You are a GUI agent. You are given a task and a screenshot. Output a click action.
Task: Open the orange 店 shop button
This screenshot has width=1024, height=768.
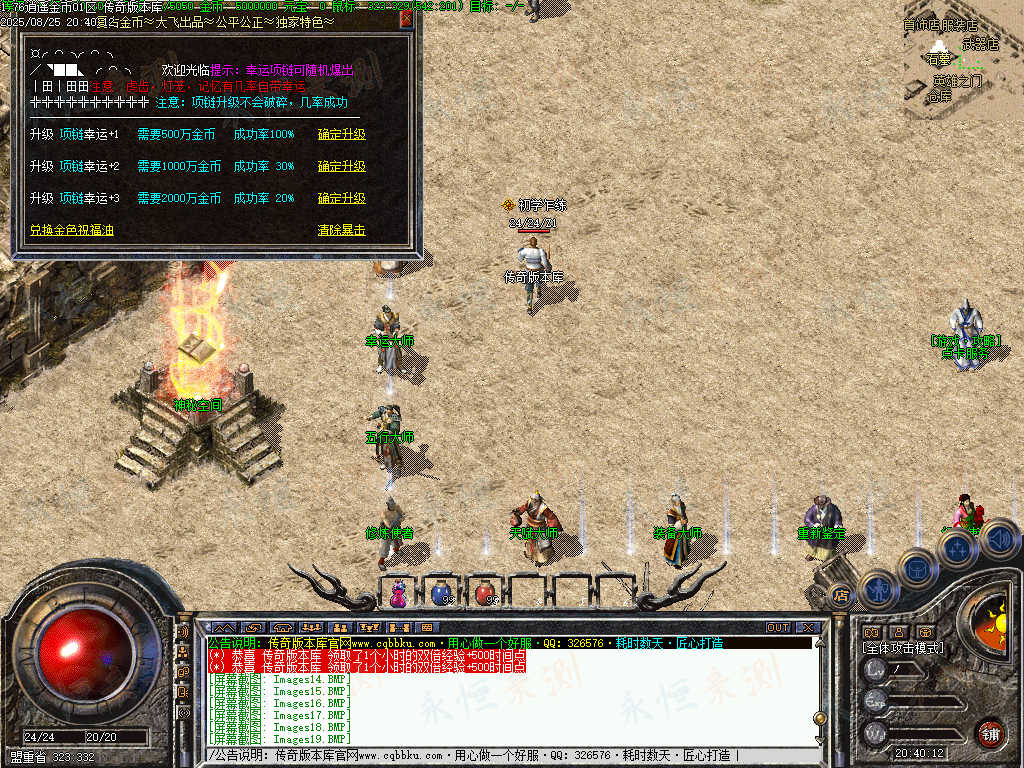pyautogui.click(x=840, y=596)
